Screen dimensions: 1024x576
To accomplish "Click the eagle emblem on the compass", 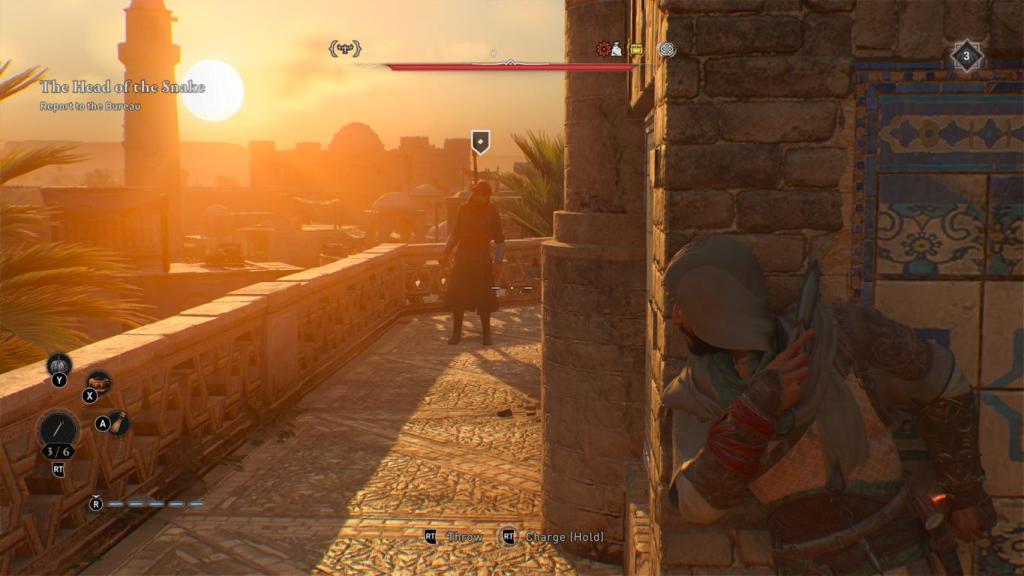I will (345, 48).
